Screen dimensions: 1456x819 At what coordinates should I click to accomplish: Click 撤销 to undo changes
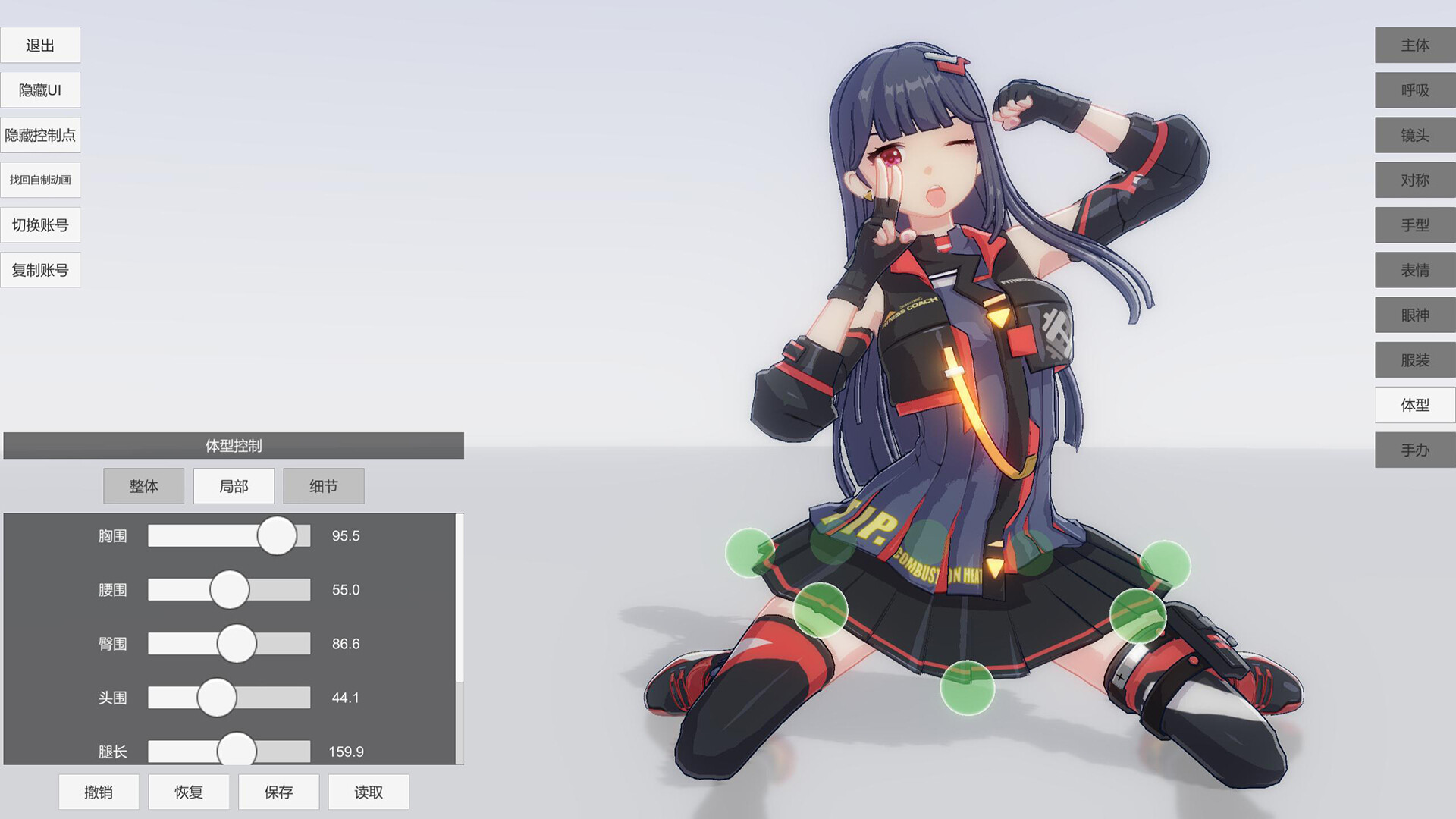pyautogui.click(x=98, y=791)
